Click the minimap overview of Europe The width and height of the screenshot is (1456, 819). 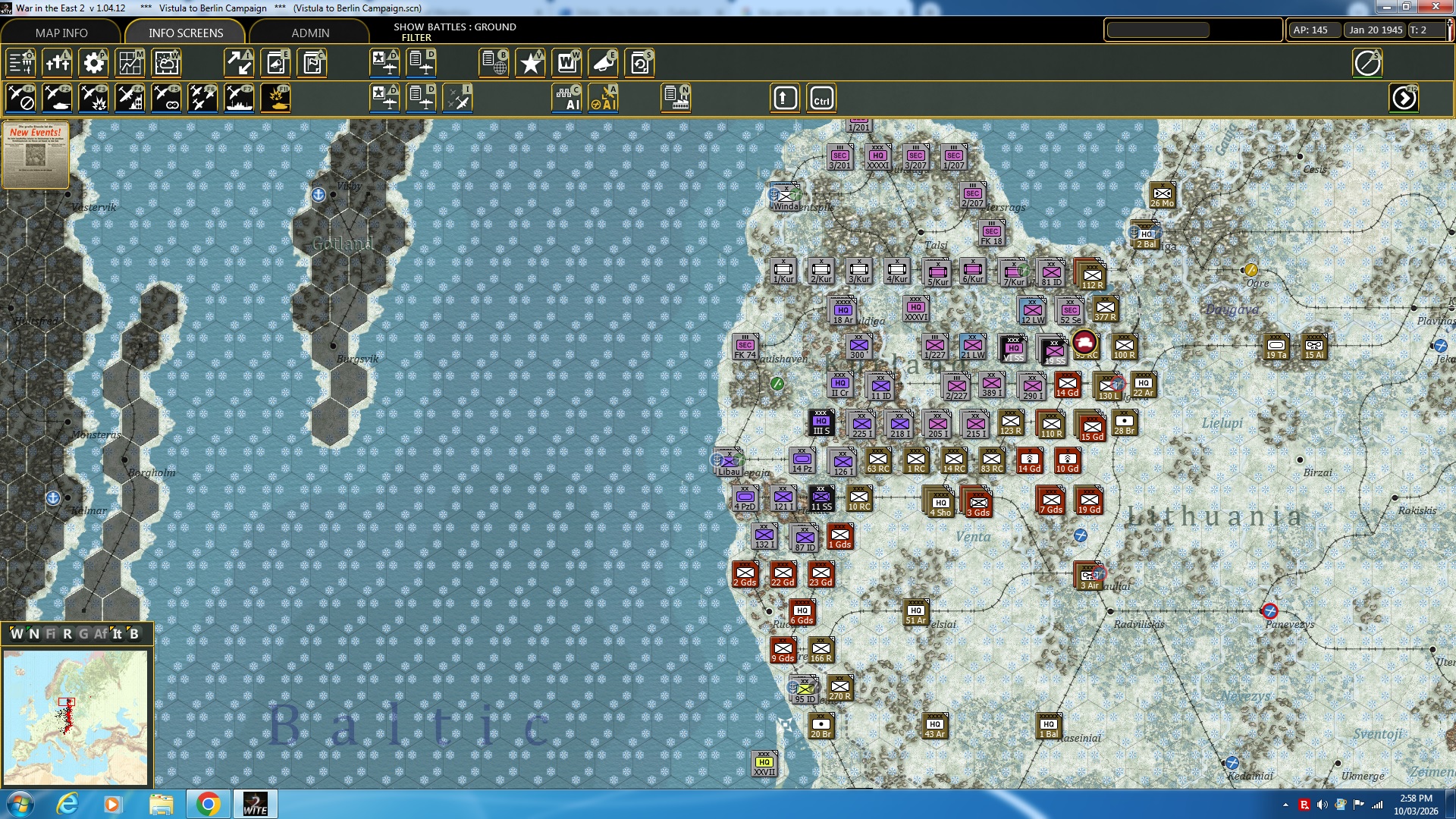click(76, 717)
